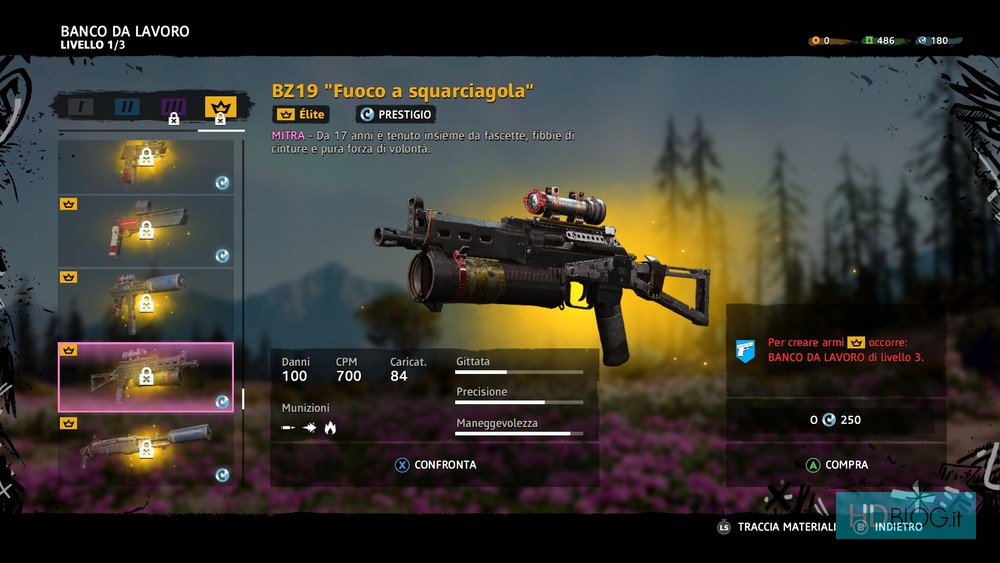Open the purple tier III locked tab
The width and height of the screenshot is (1000, 563).
point(173,108)
